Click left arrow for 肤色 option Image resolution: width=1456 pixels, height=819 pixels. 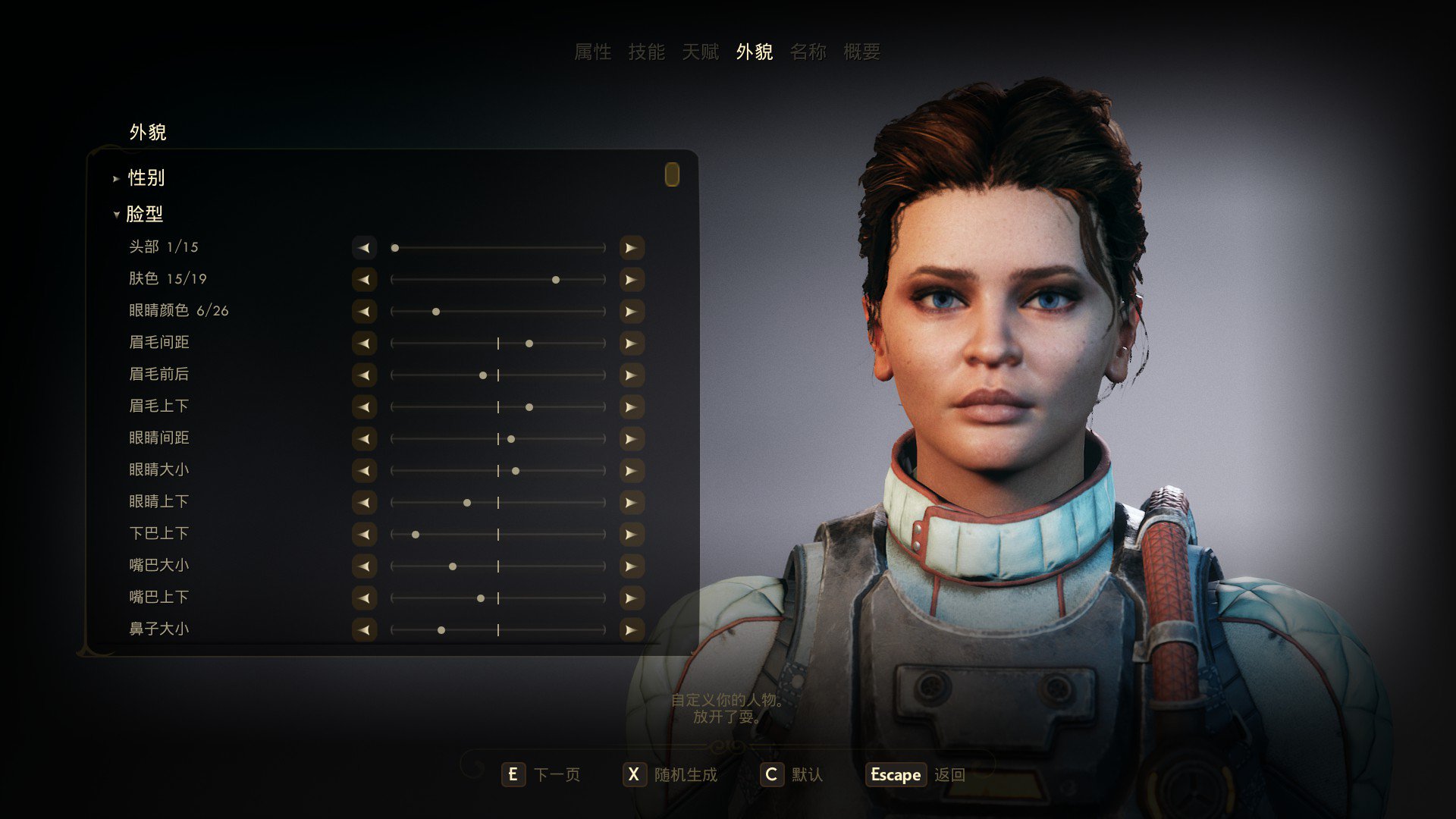pos(365,280)
